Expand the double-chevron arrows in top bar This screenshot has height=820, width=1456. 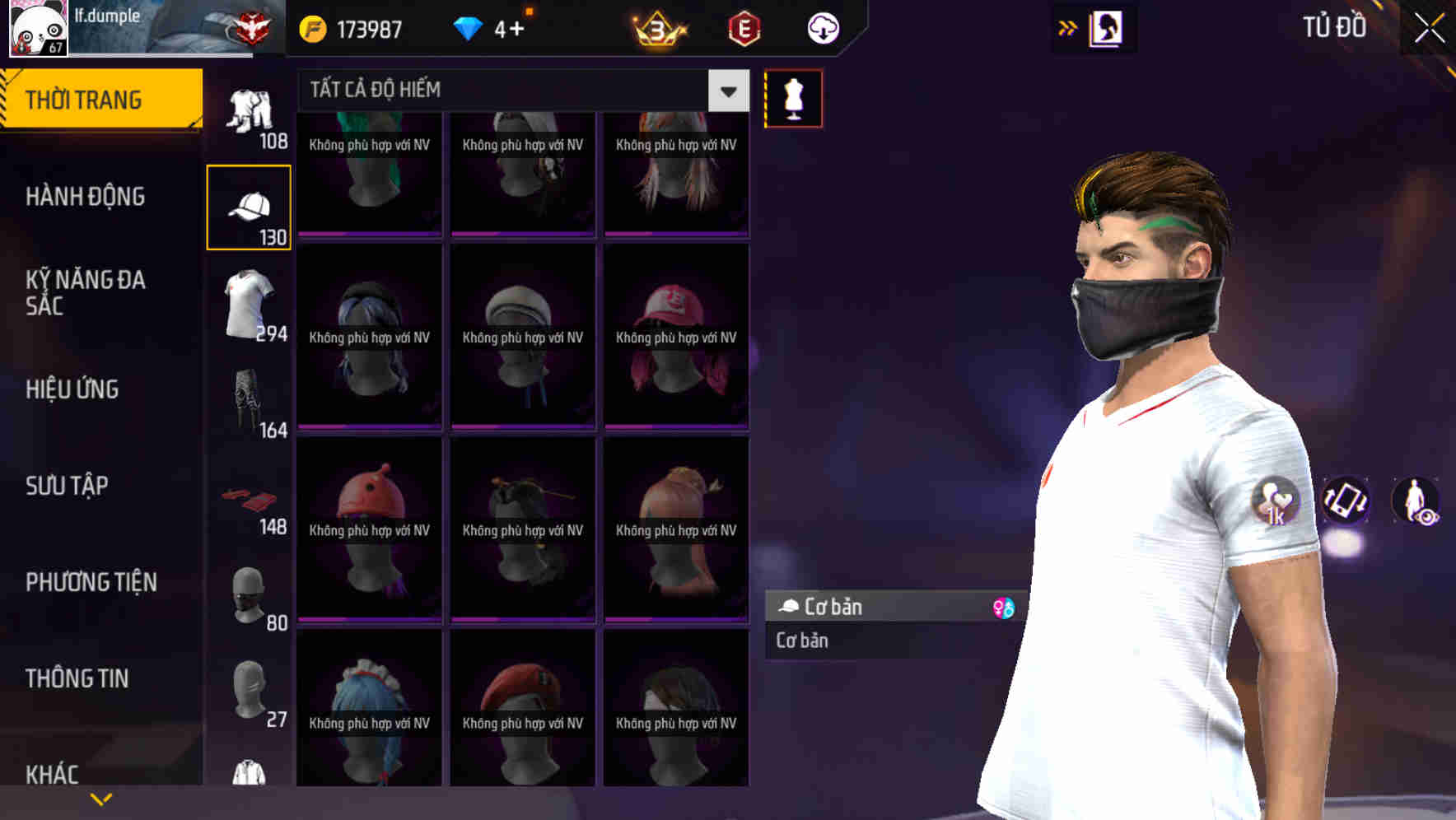pyautogui.click(x=1066, y=27)
